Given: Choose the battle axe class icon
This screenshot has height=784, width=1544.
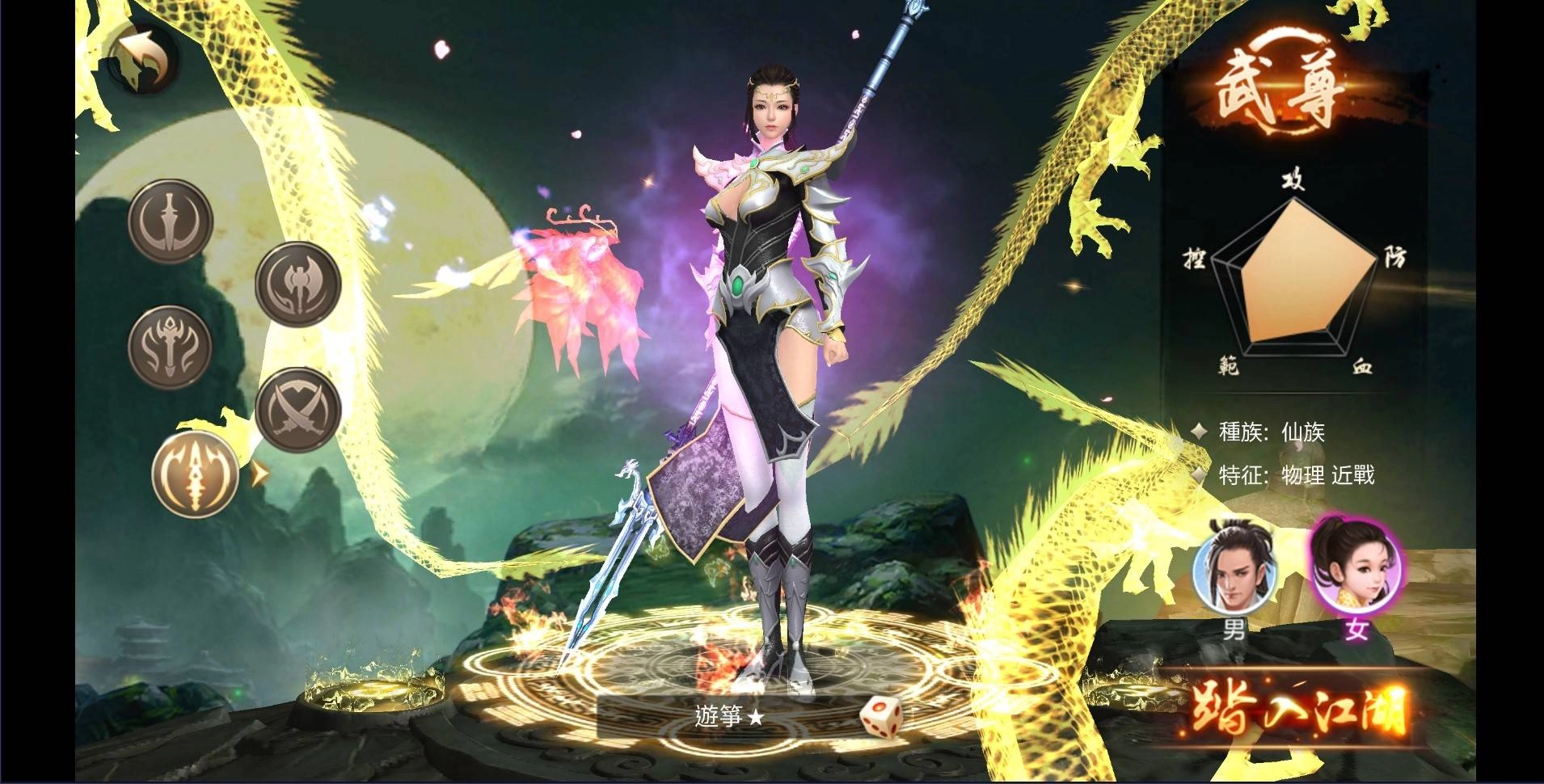Looking at the screenshot, I should 297,283.
